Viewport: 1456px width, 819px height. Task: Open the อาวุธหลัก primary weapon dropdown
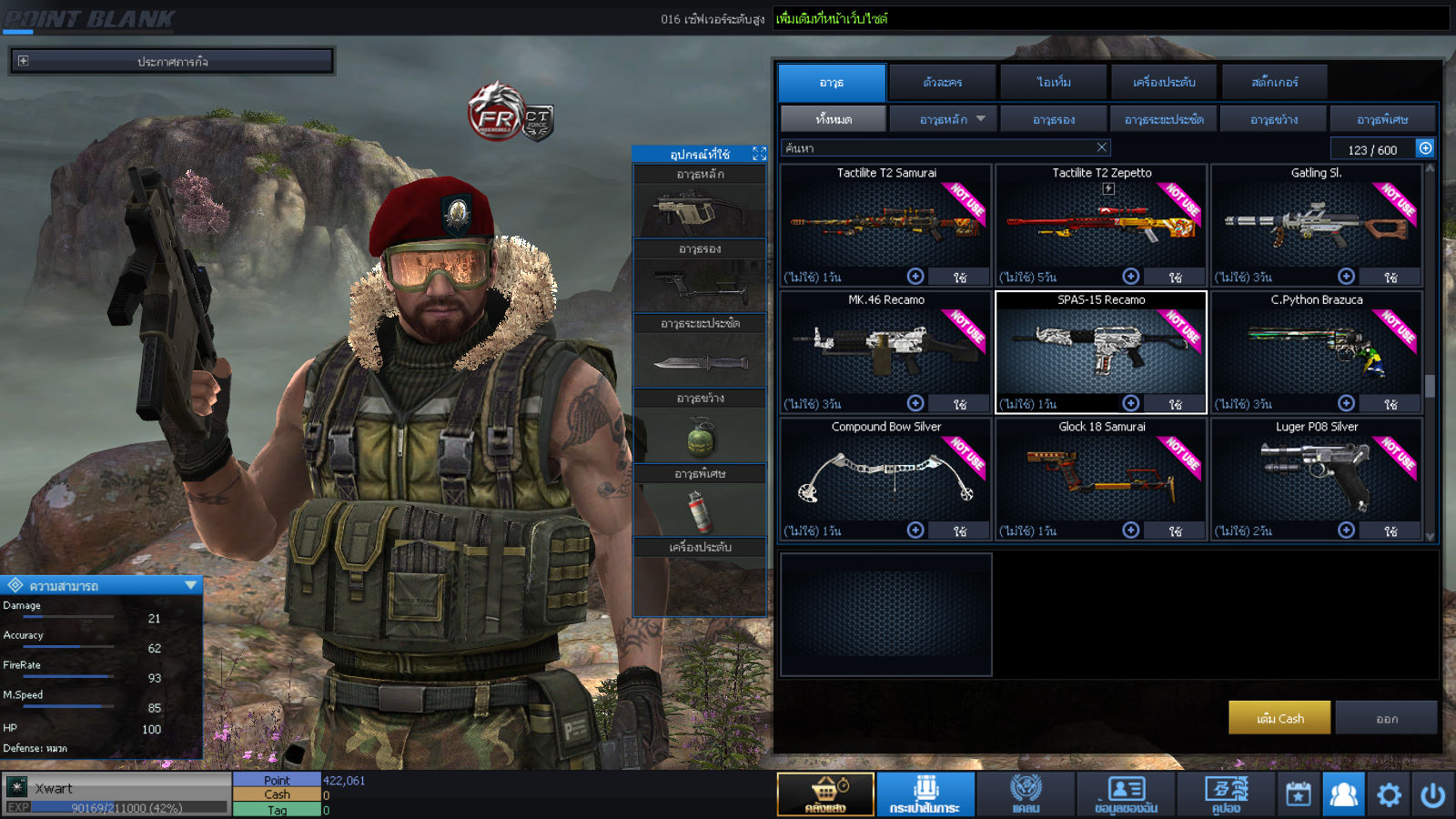click(980, 119)
